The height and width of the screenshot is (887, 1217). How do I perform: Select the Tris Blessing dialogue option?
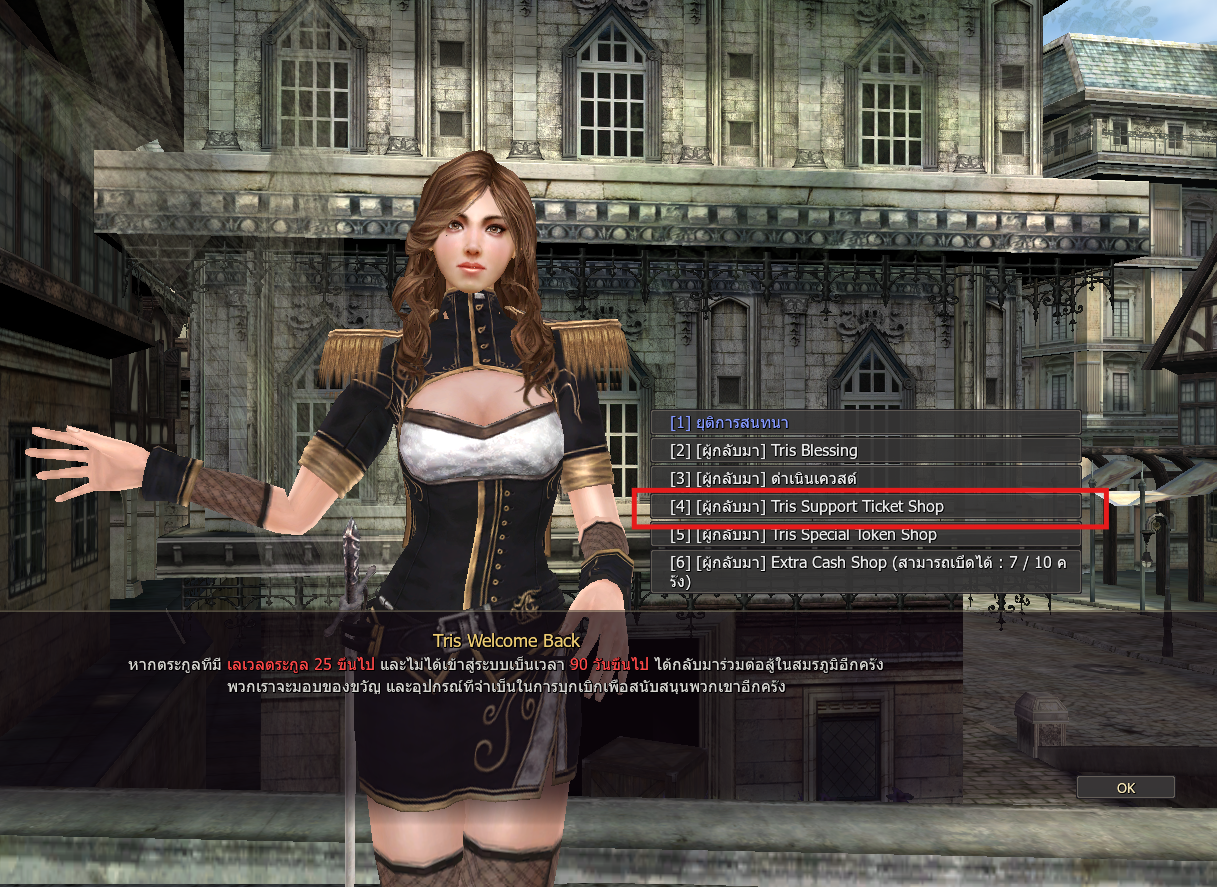point(865,451)
